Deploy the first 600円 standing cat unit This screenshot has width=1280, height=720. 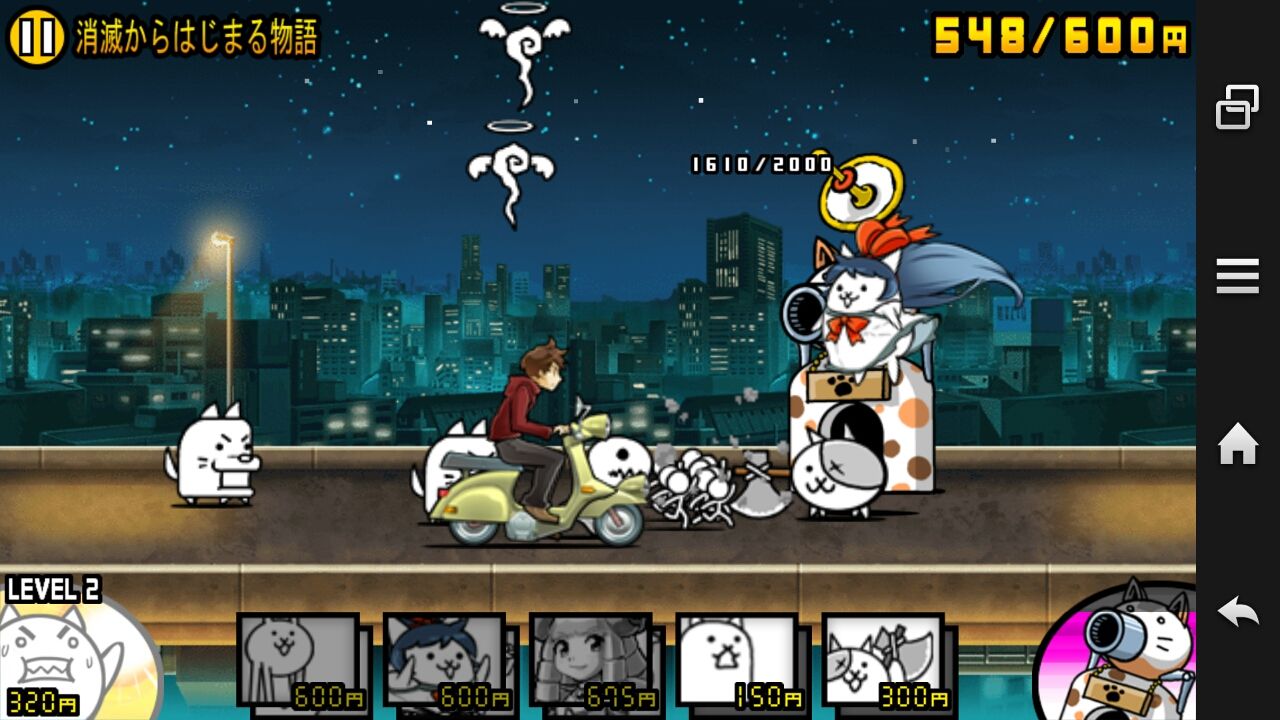(297, 660)
